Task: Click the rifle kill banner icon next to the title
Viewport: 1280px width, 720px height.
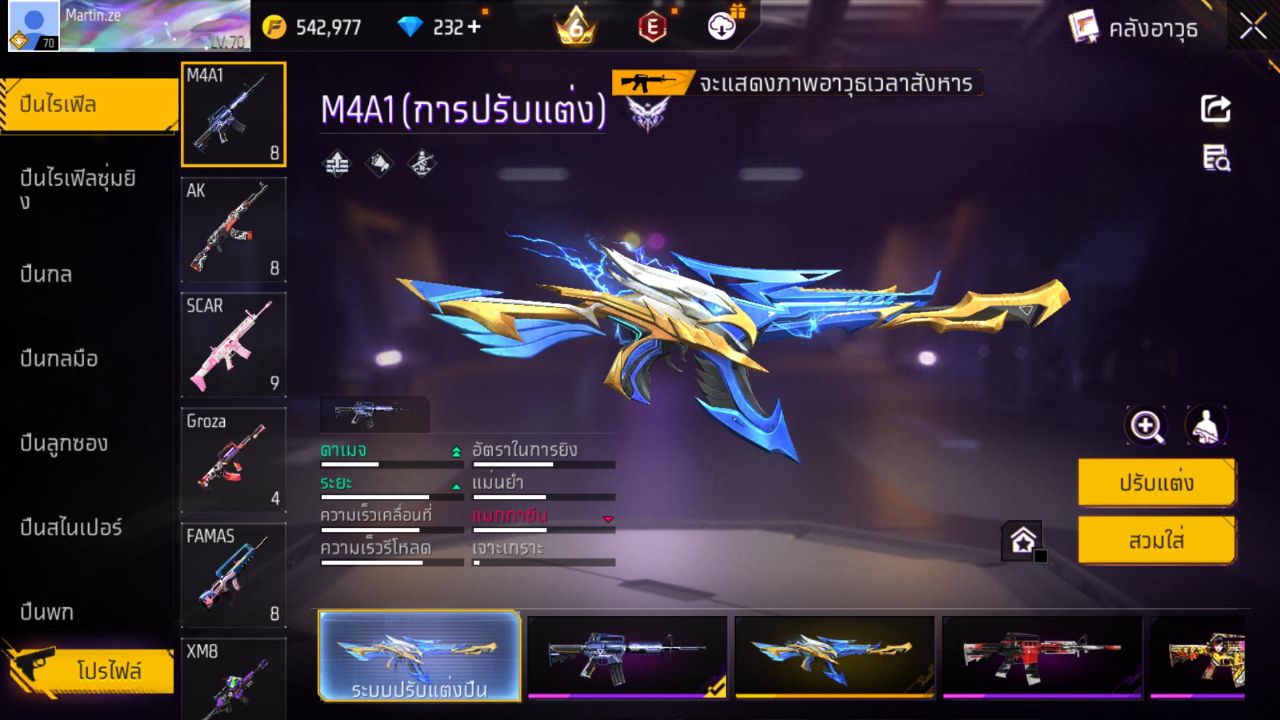Action: coord(649,84)
